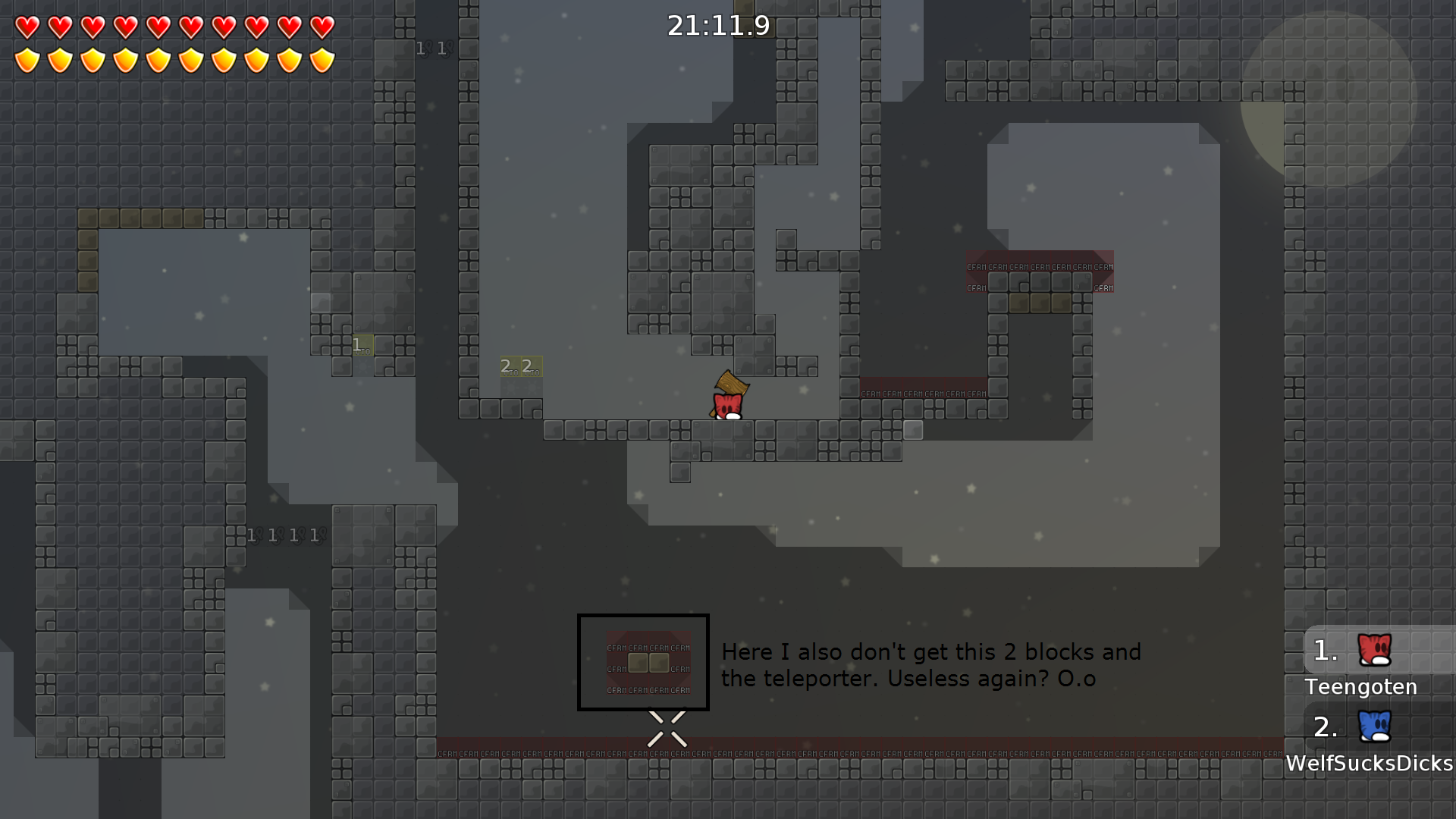Select the WelfSucksDicks name label on the scoreboard
Screen dimensions: 1456x819
(1370, 764)
